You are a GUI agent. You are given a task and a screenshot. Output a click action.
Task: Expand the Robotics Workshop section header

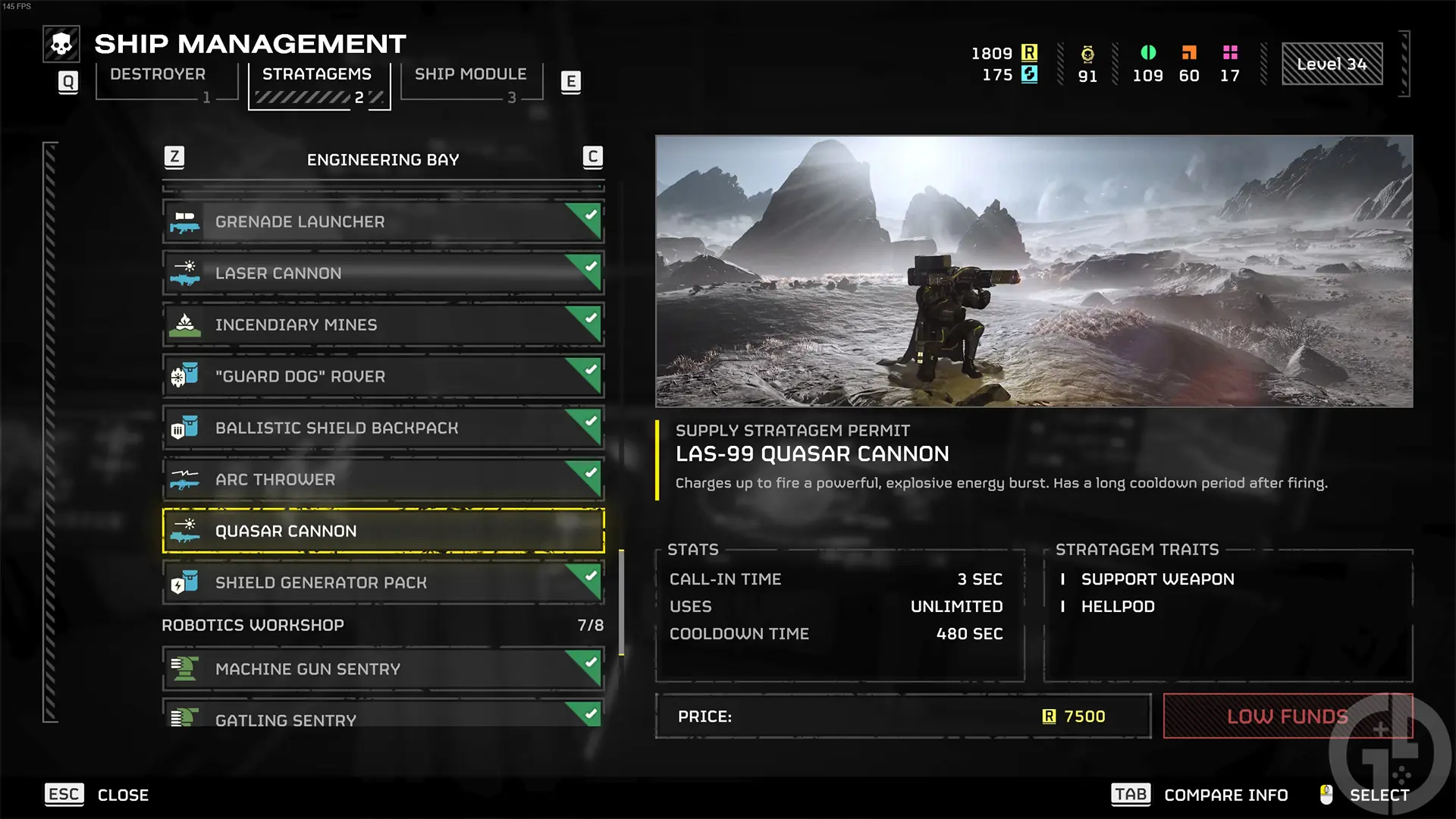(253, 625)
